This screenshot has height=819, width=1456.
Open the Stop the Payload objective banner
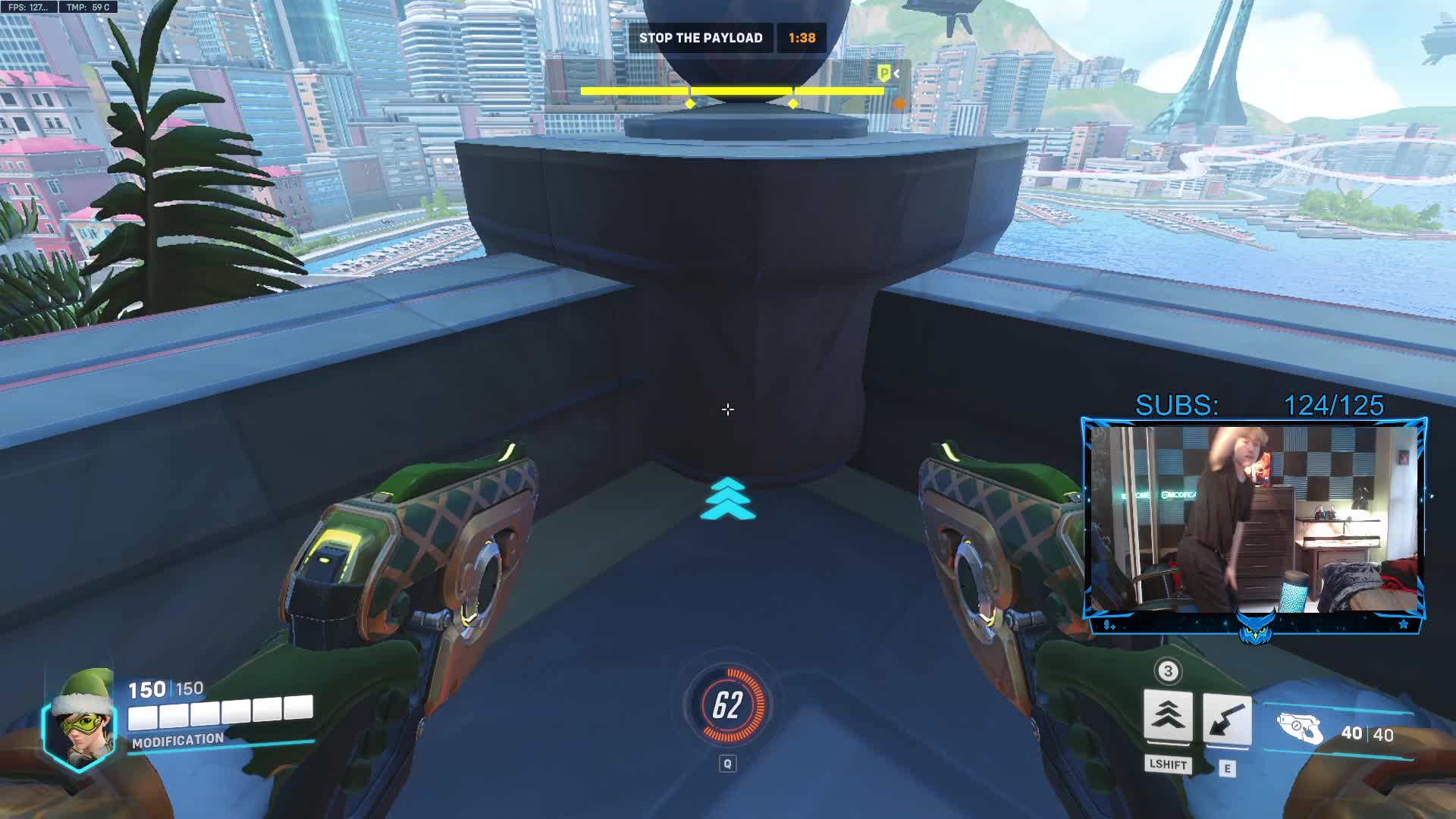click(x=701, y=38)
